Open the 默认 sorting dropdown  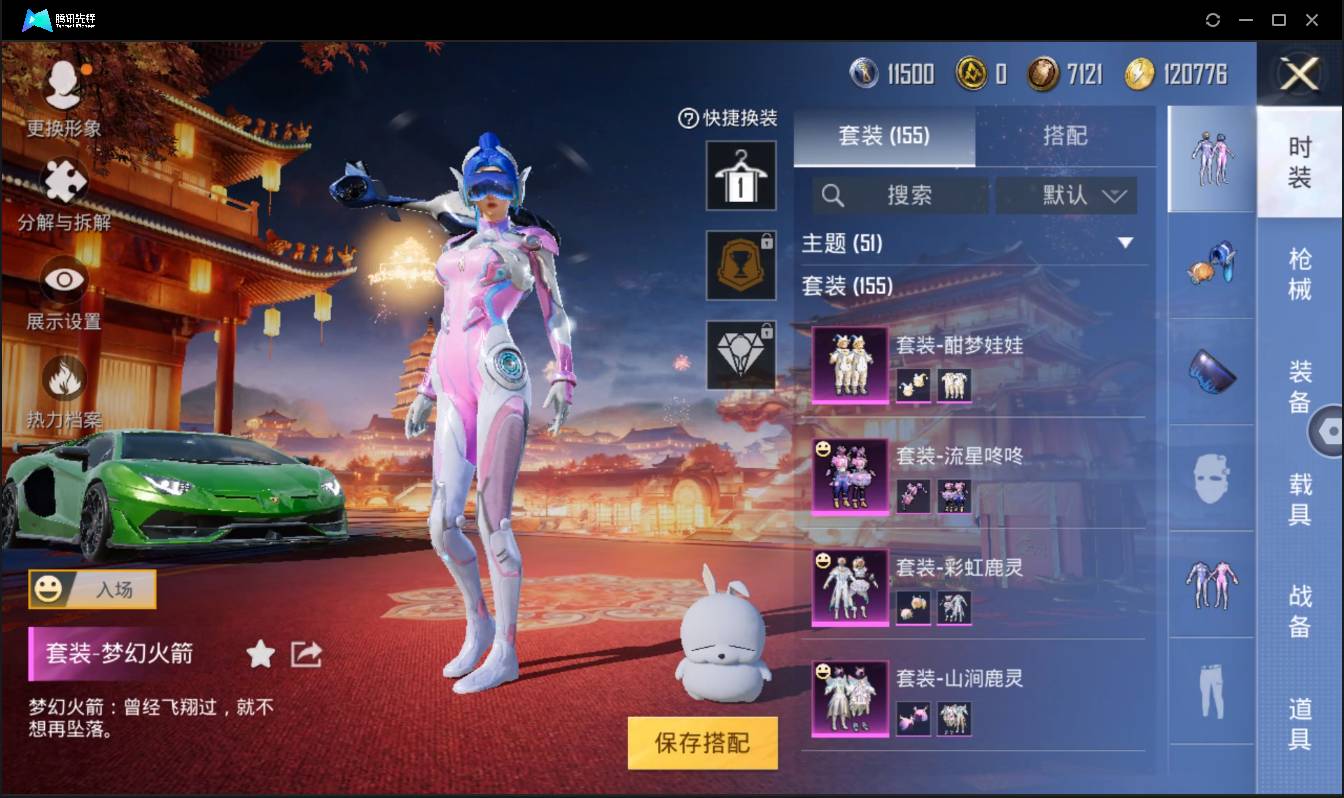pyautogui.click(x=1065, y=196)
